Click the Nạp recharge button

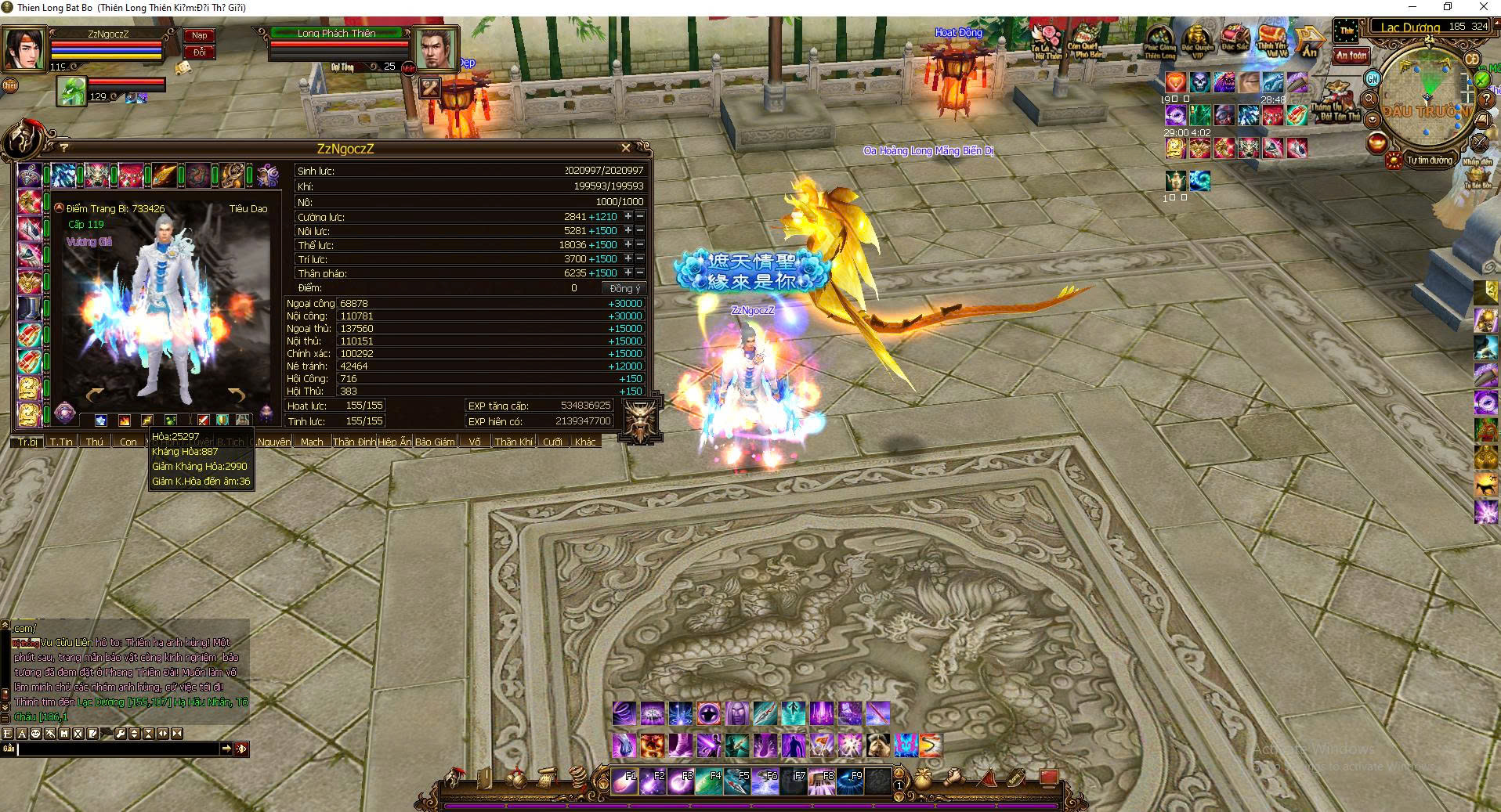200,35
